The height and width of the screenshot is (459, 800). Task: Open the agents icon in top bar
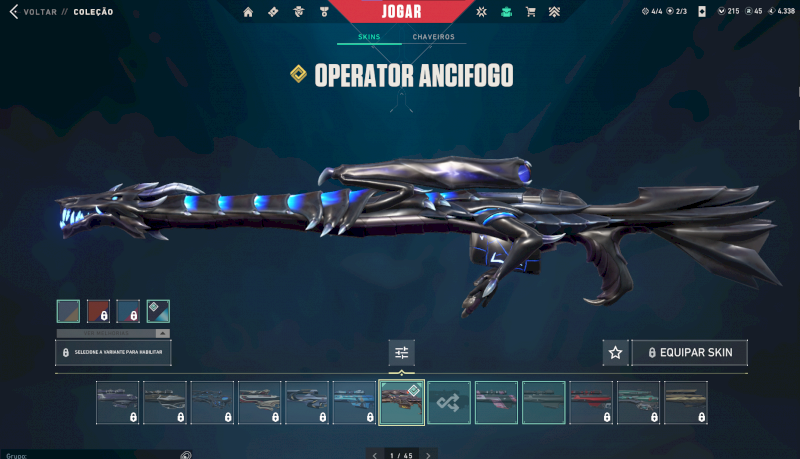299,12
